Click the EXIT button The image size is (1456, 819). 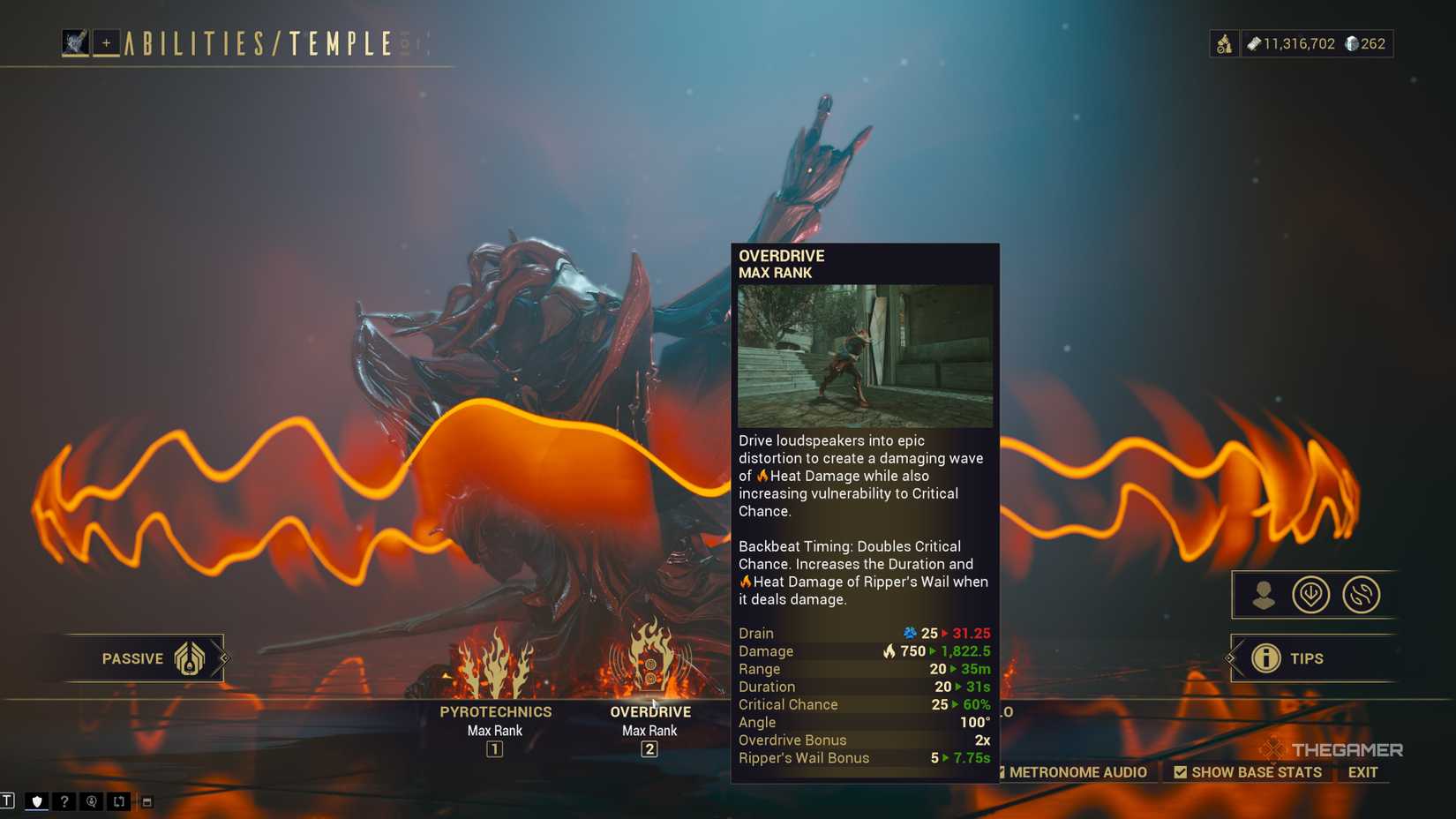pos(1361,771)
